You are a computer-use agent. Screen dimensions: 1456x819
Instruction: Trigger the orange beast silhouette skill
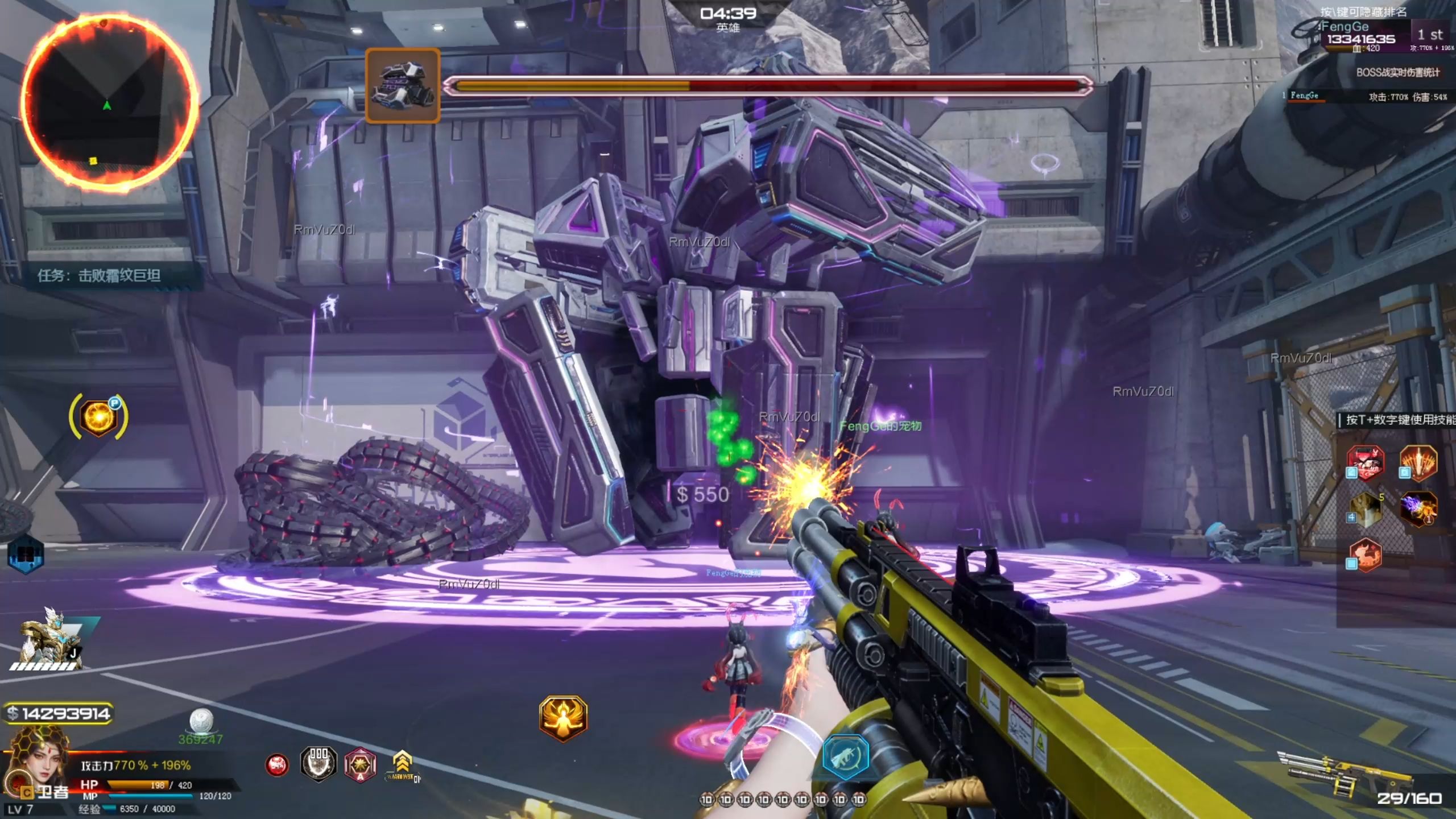click(x=1366, y=553)
